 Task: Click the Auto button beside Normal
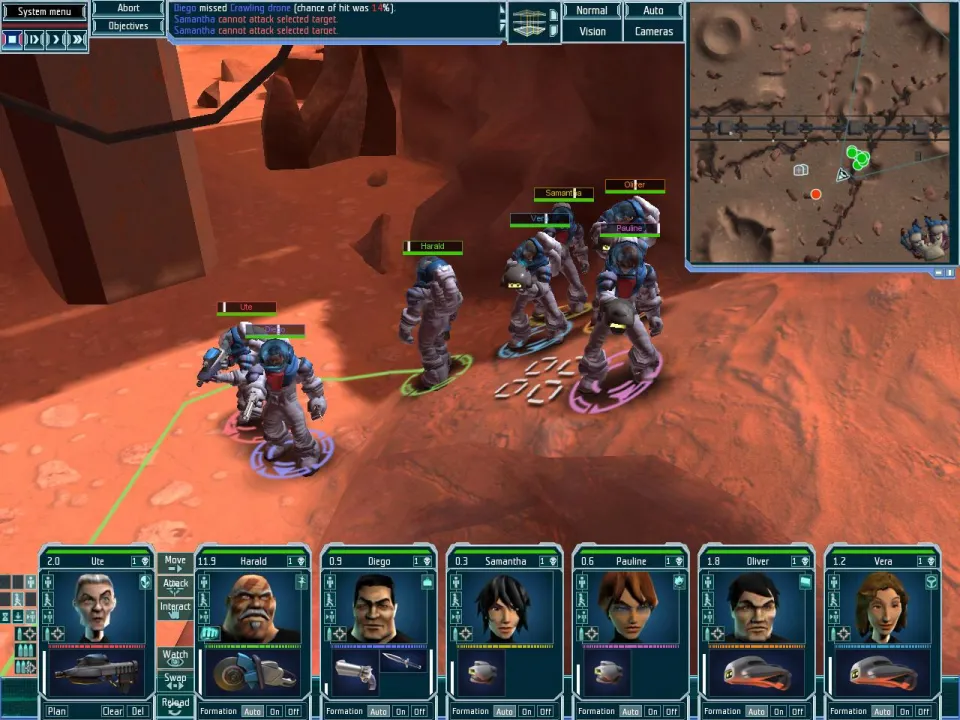653,11
